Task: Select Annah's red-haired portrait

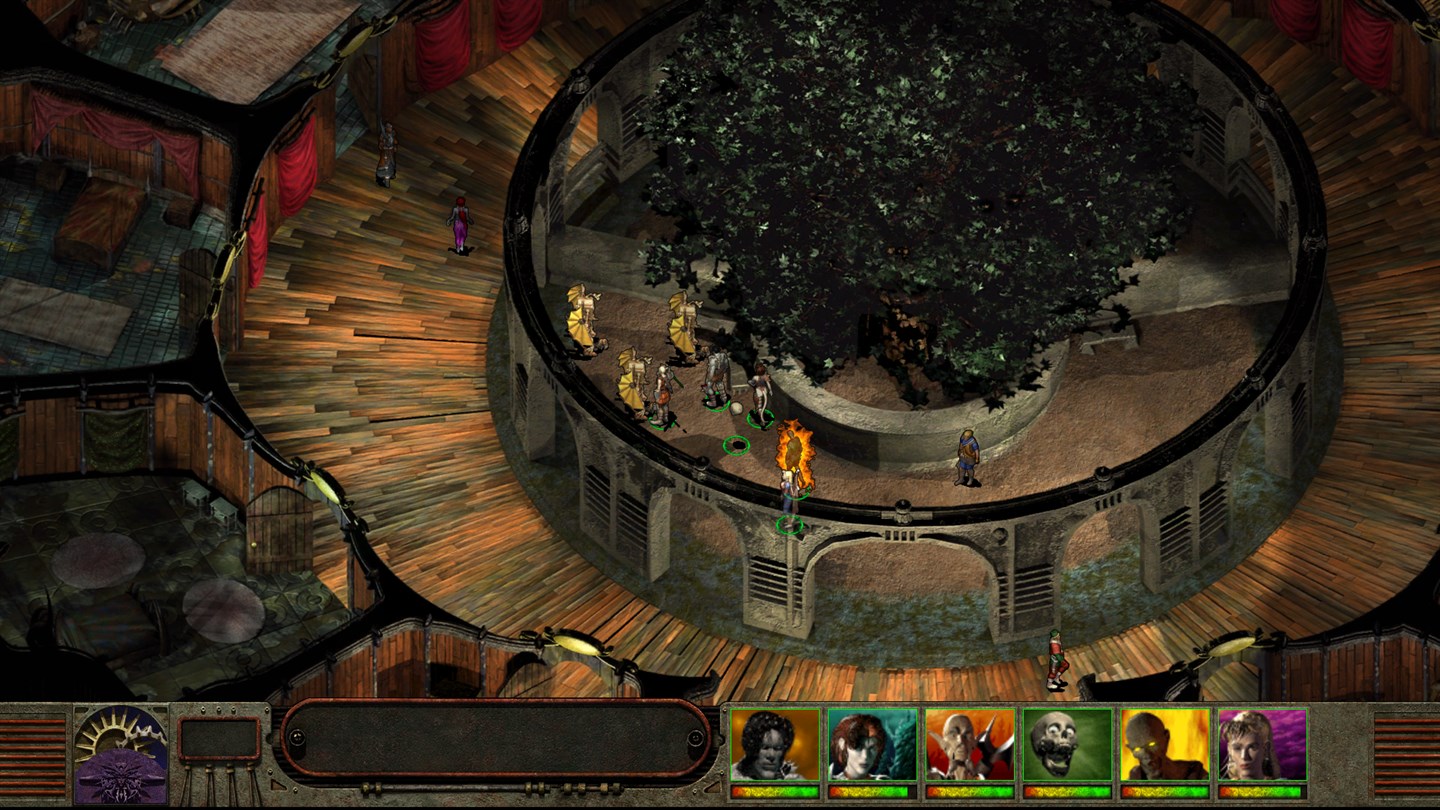Action: coord(872,744)
